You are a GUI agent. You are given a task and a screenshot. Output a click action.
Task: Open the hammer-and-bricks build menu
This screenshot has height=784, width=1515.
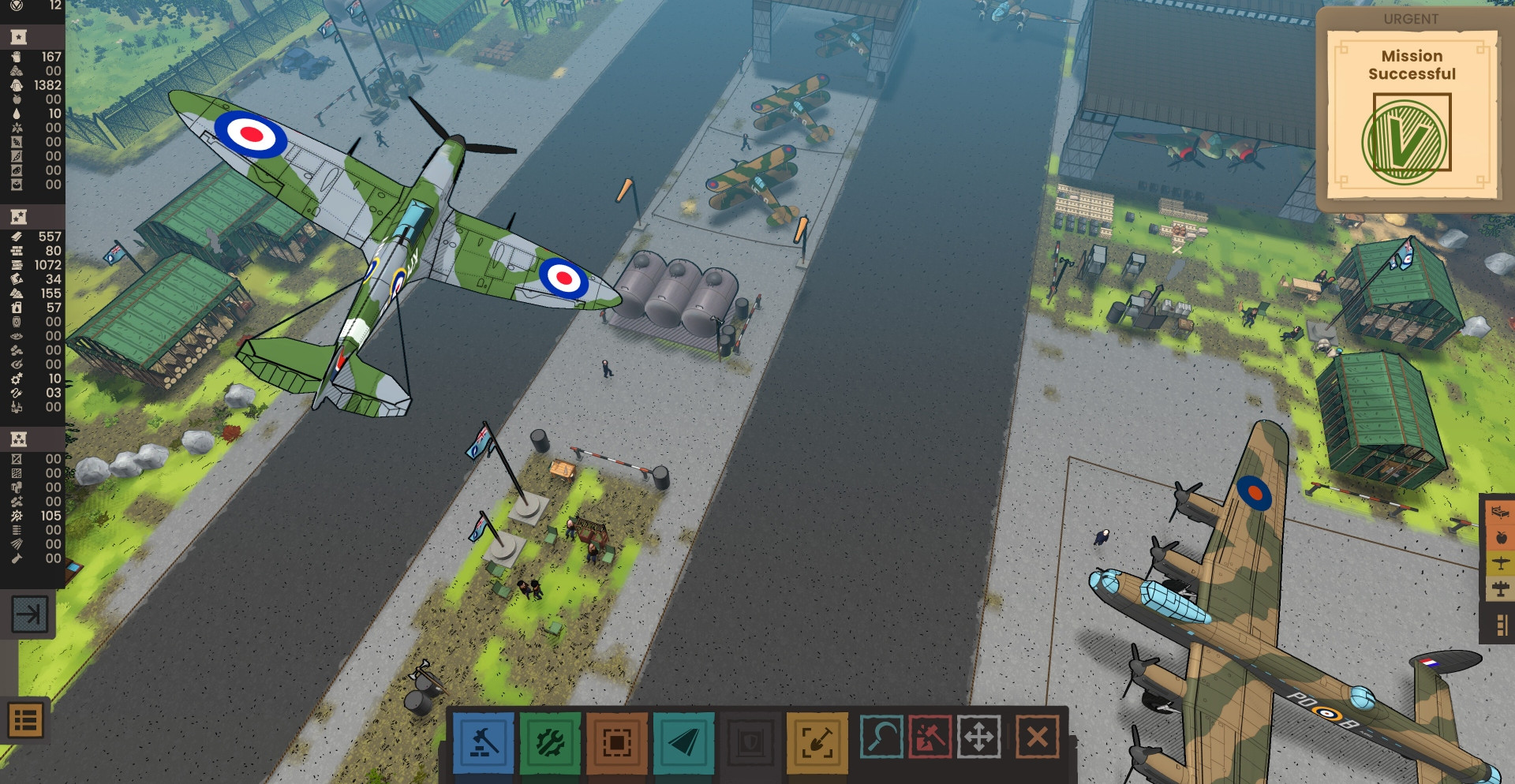pyautogui.click(x=483, y=743)
